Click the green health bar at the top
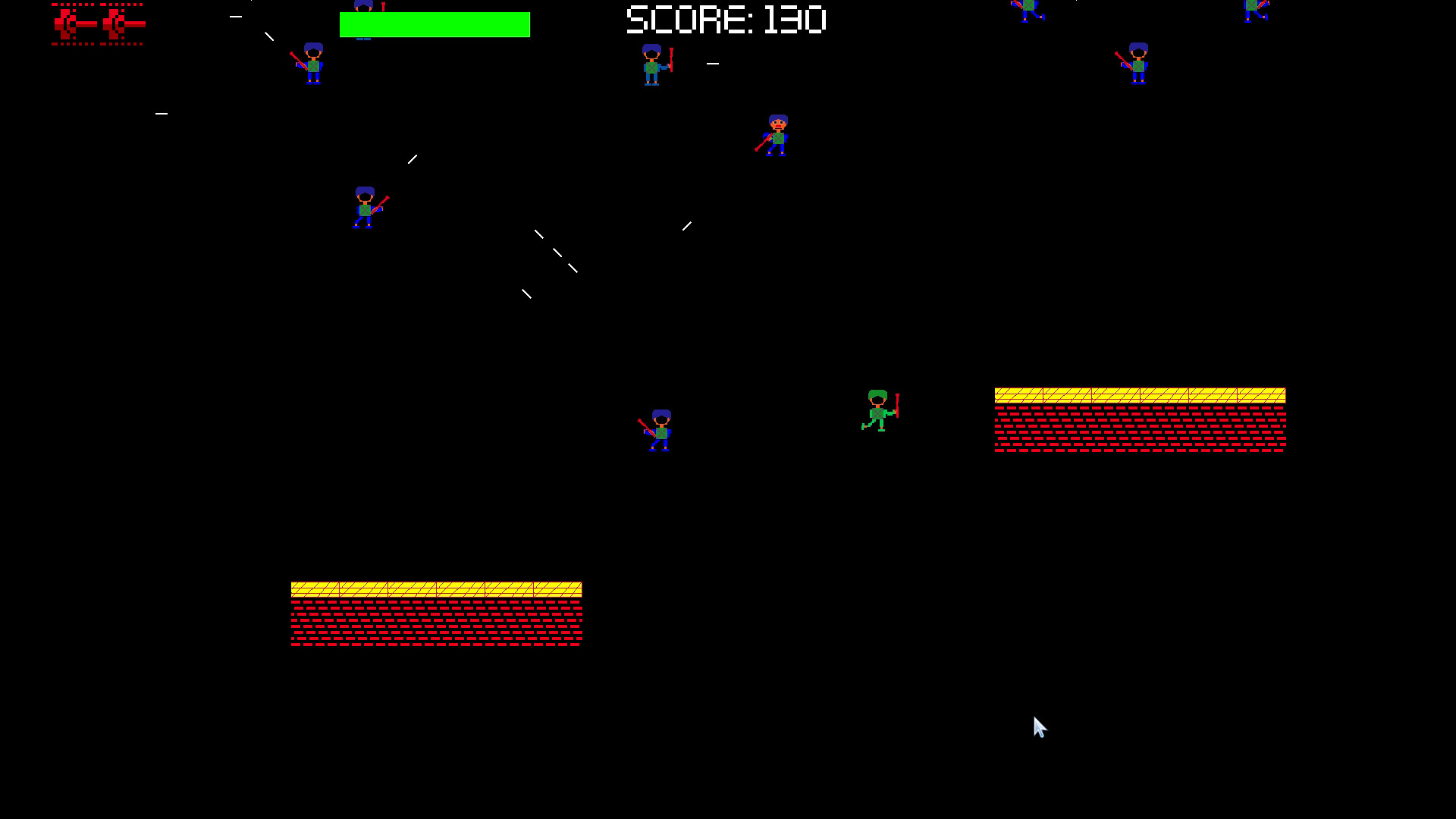 click(435, 24)
